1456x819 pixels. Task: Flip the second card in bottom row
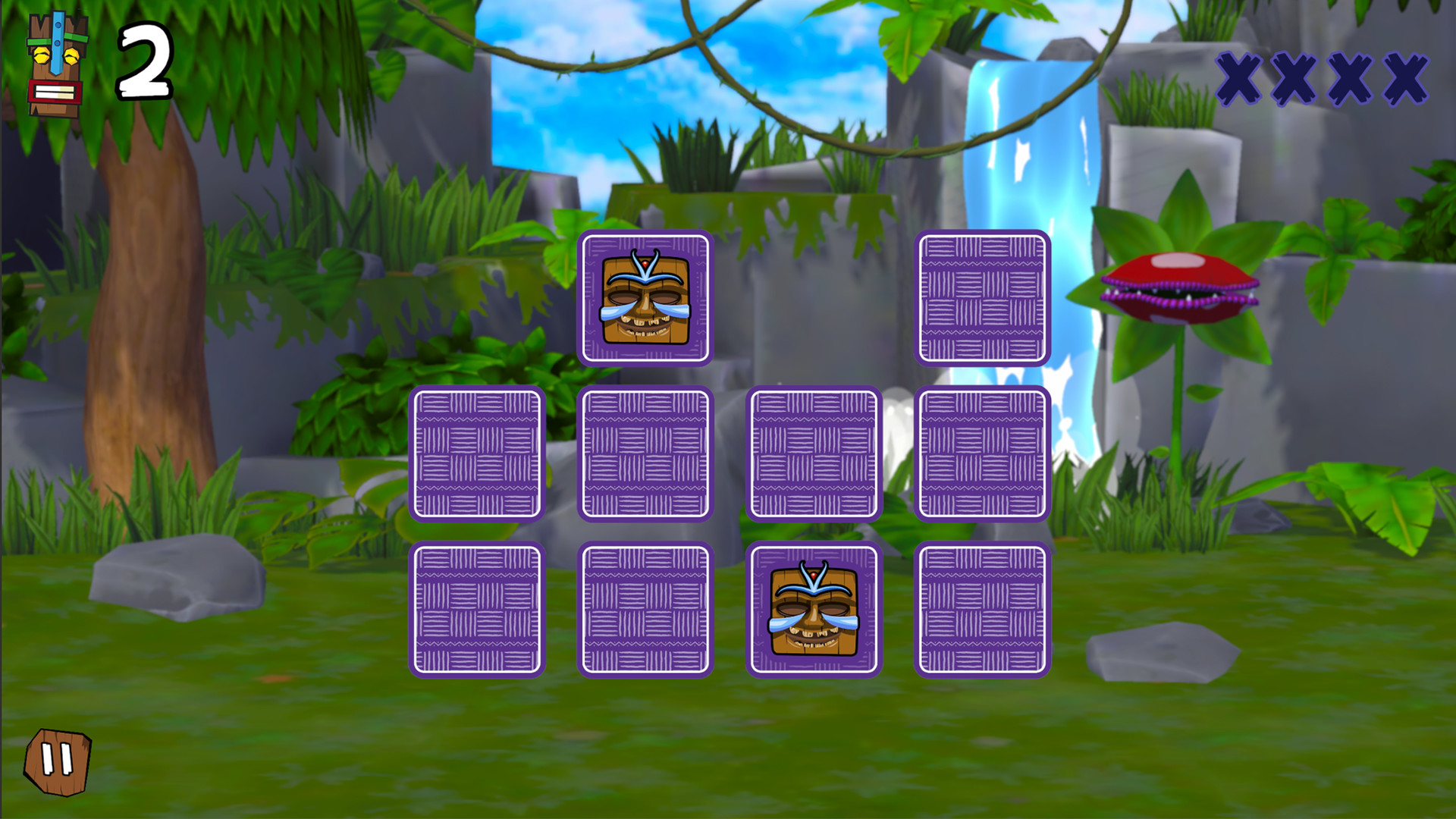[645, 610]
